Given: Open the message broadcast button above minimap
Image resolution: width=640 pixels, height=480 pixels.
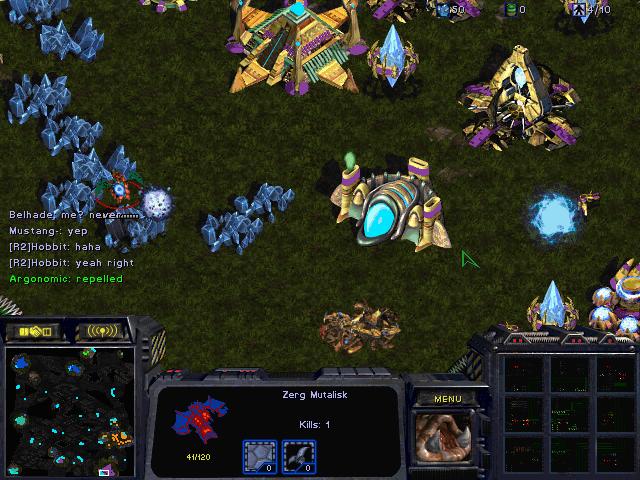Looking at the screenshot, I should pyautogui.click(x=102, y=331).
